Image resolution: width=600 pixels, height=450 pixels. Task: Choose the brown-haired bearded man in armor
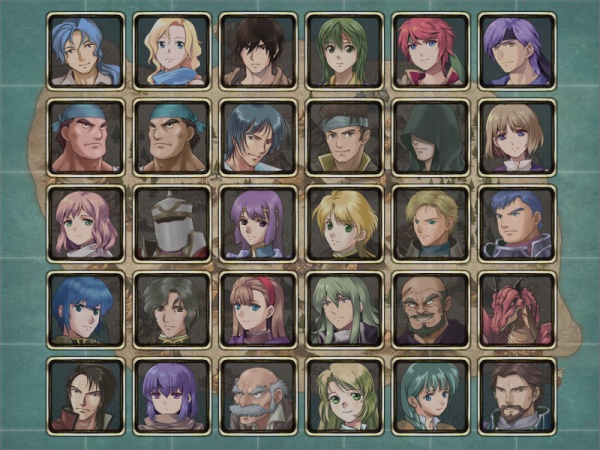[x=517, y=397]
